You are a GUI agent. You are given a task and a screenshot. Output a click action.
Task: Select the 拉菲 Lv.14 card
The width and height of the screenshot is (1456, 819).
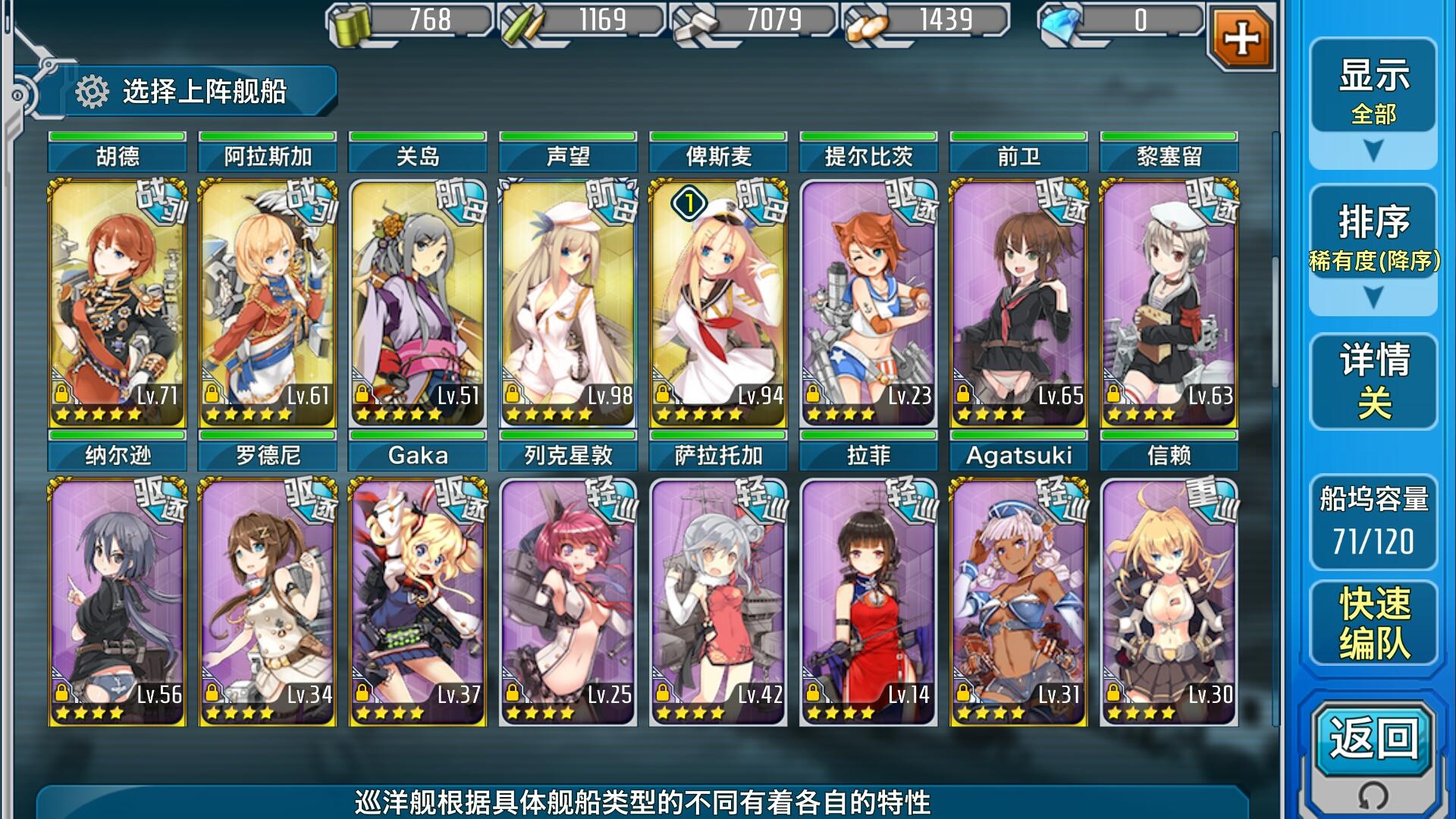868,602
